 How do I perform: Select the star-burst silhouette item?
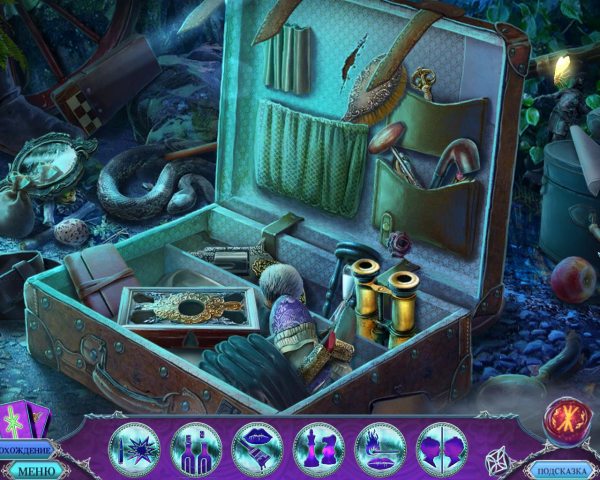click(132, 447)
